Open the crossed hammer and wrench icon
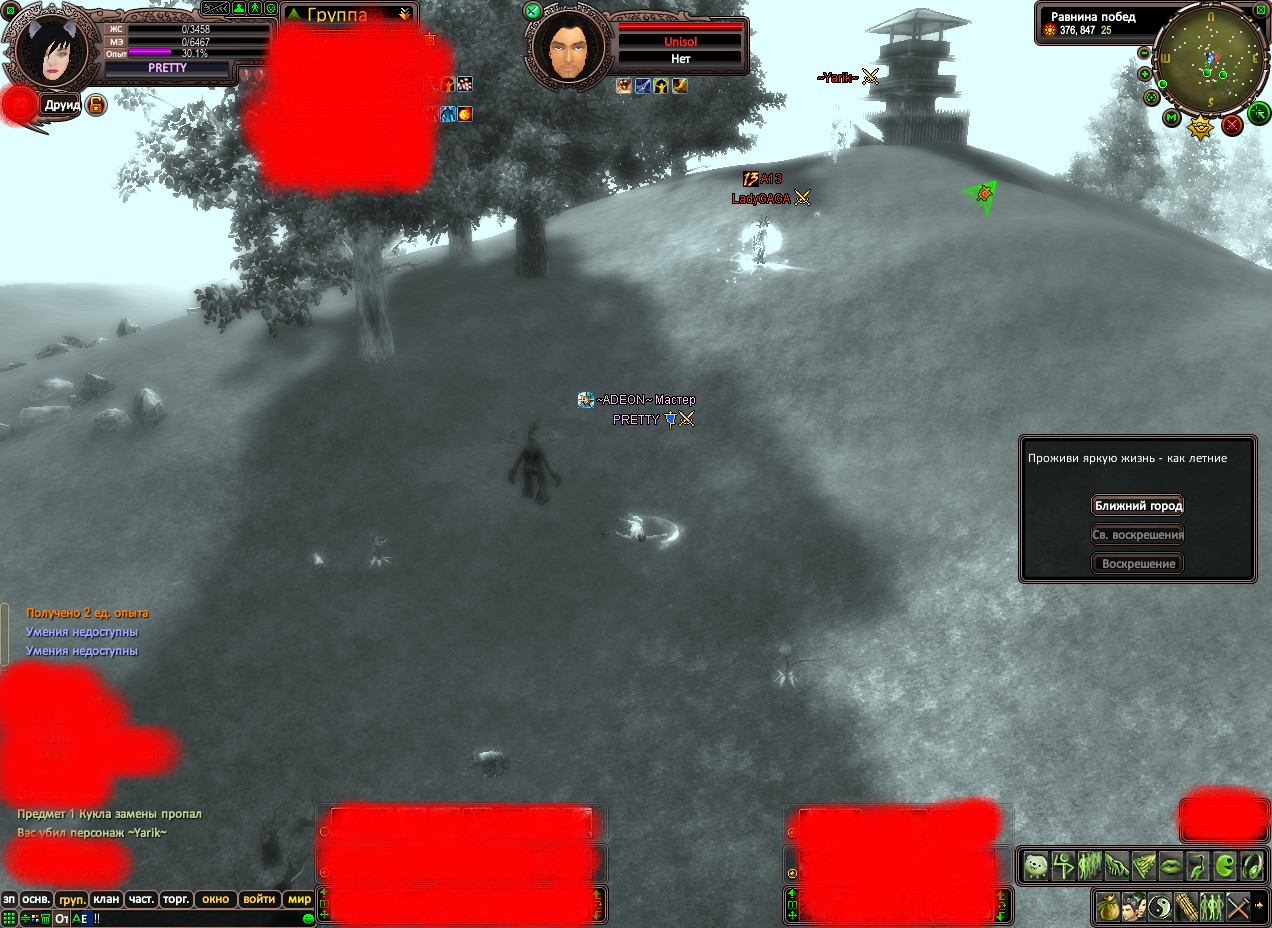 [1238, 908]
